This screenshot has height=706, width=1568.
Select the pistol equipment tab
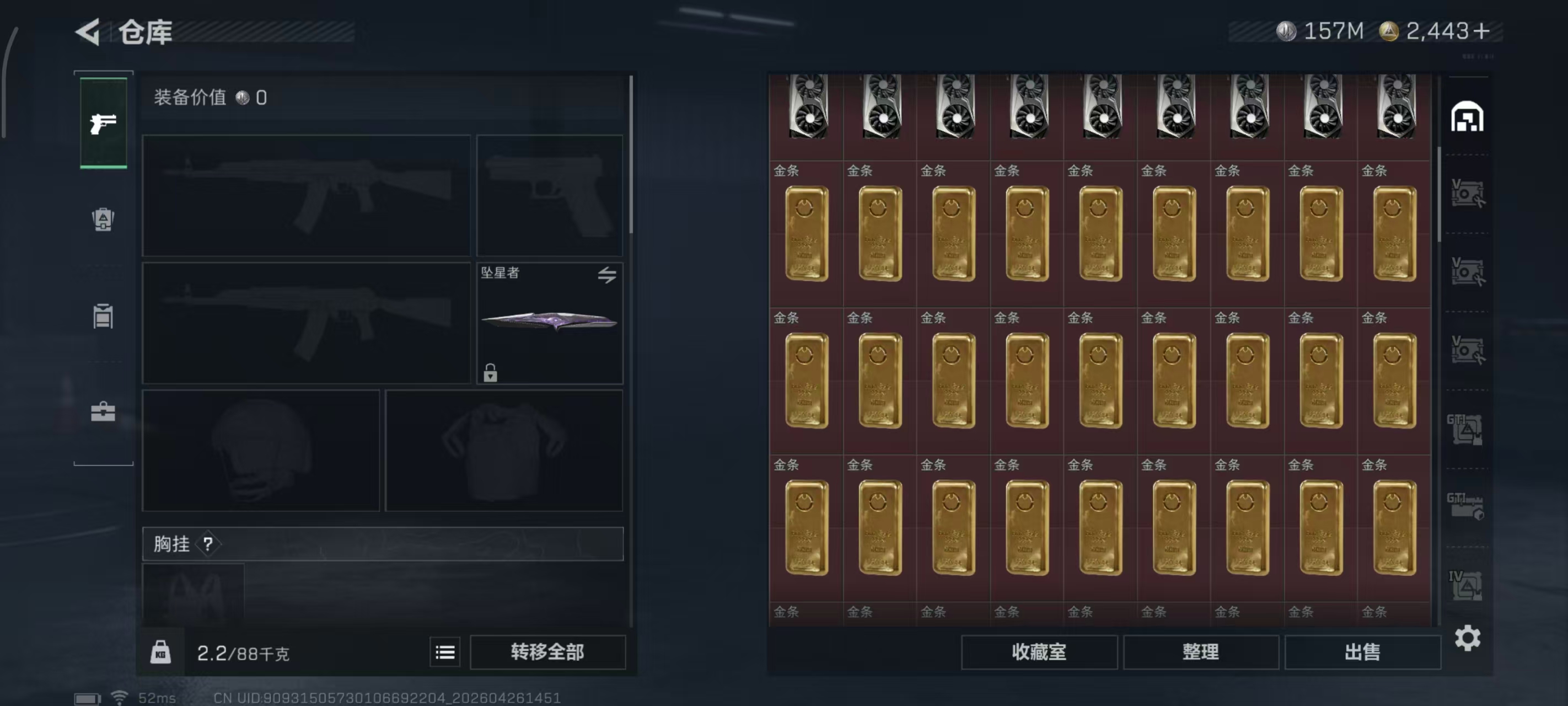coord(103,122)
